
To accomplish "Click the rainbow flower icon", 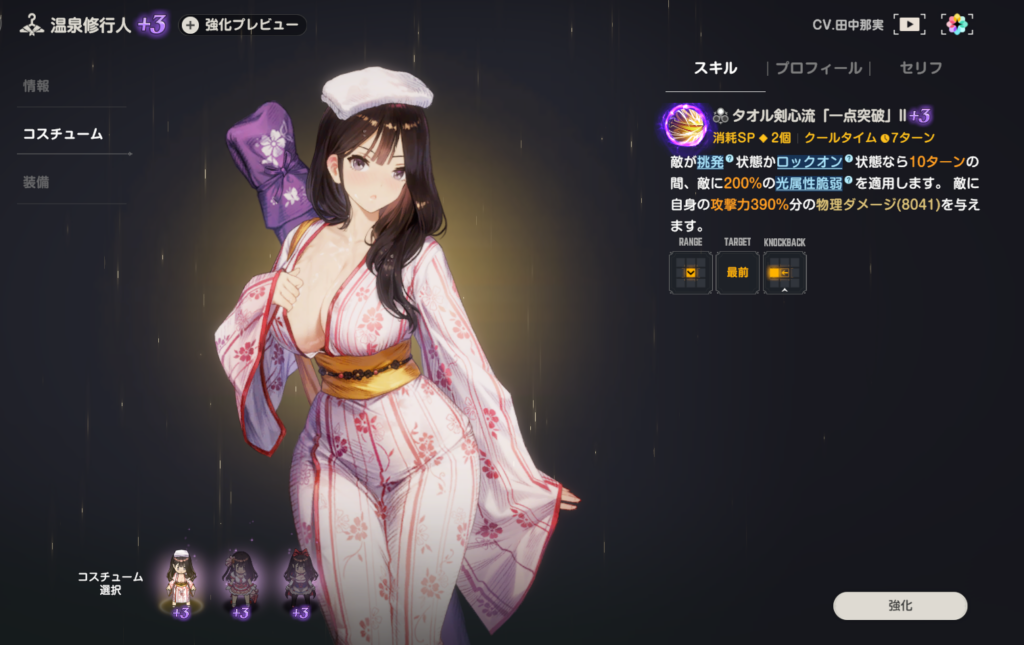I will (957, 24).
